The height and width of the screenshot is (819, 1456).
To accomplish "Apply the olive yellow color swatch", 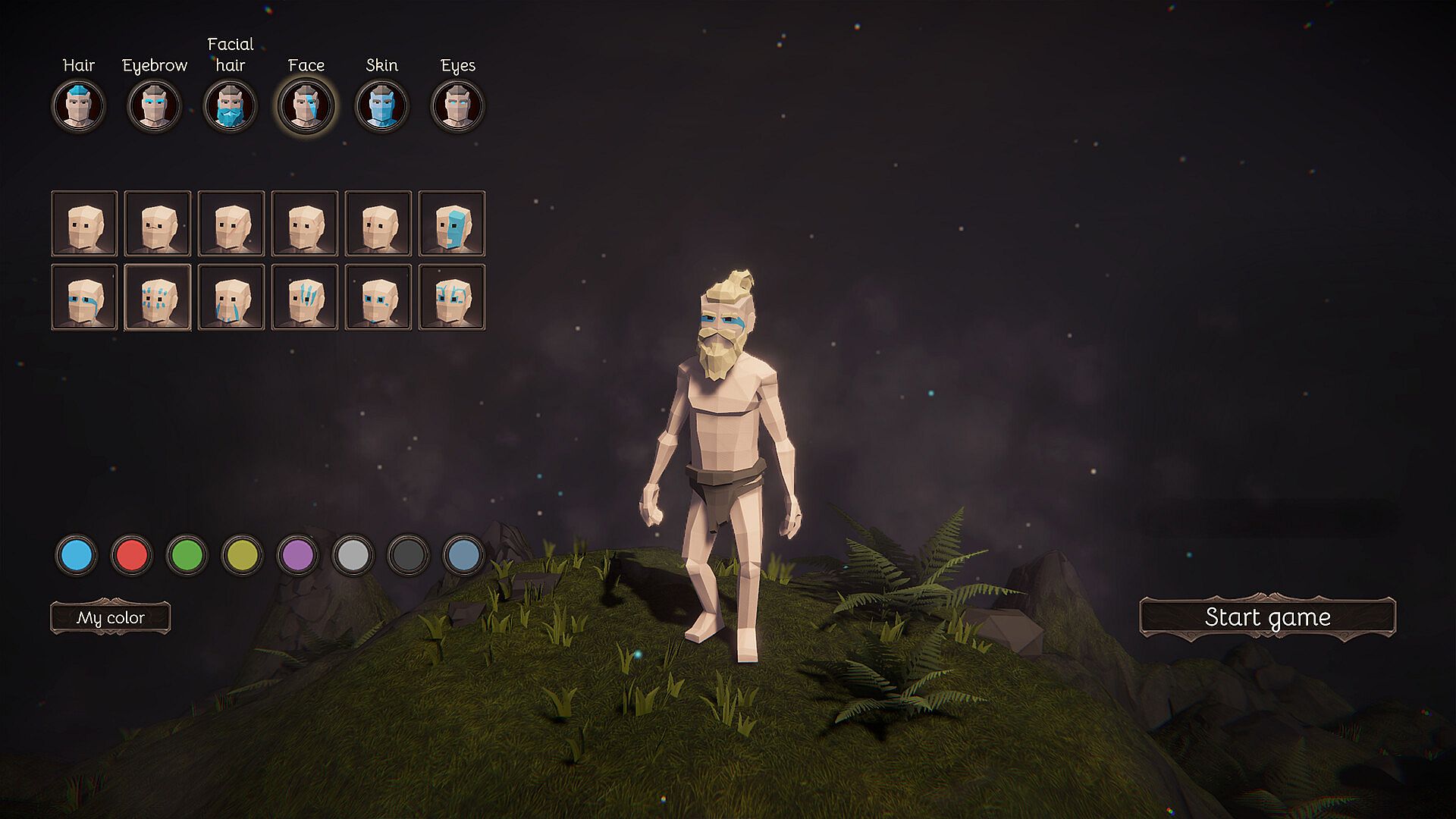I will pyautogui.click(x=243, y=555).
